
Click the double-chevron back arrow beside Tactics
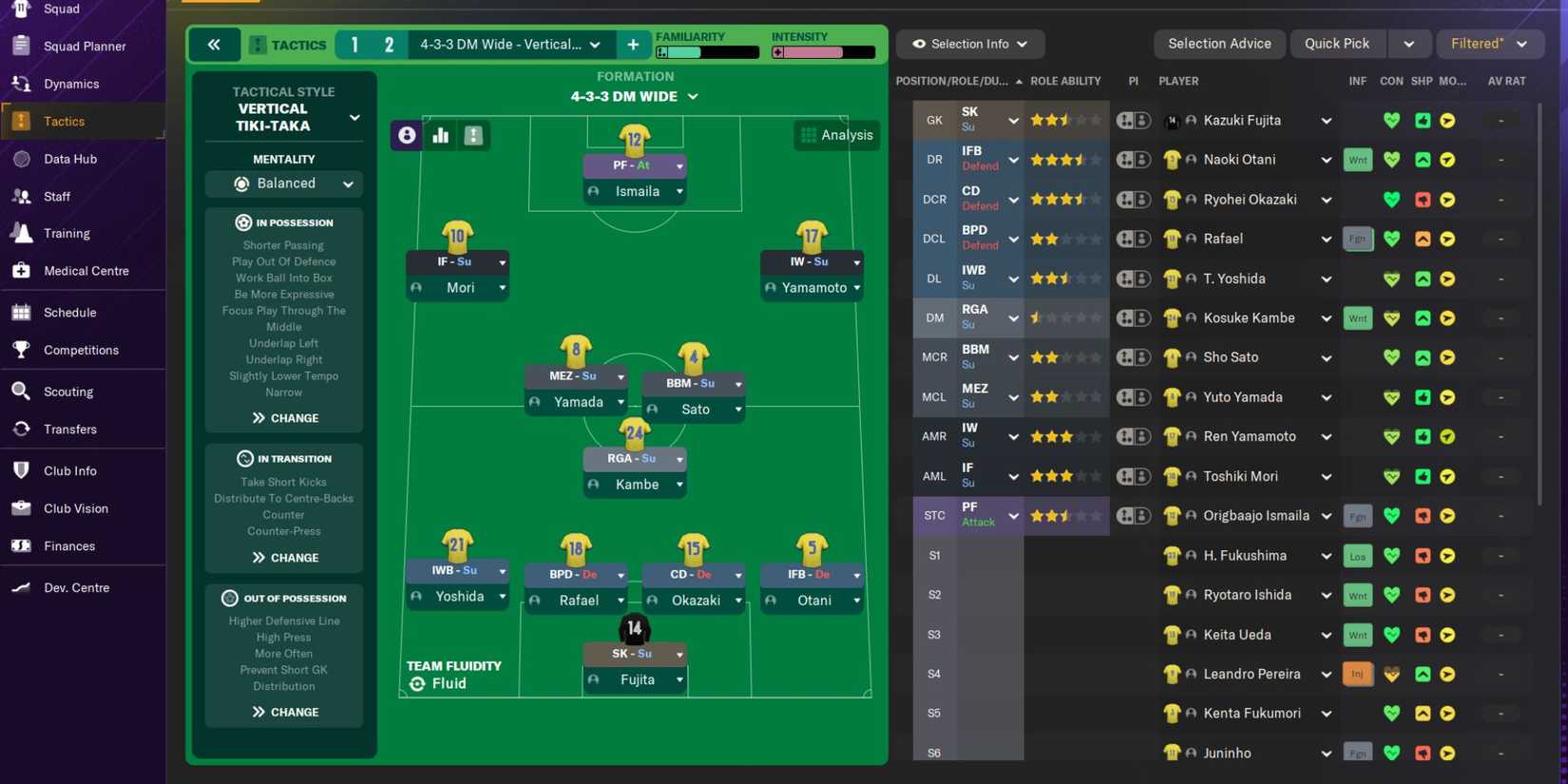pos(214,44)
